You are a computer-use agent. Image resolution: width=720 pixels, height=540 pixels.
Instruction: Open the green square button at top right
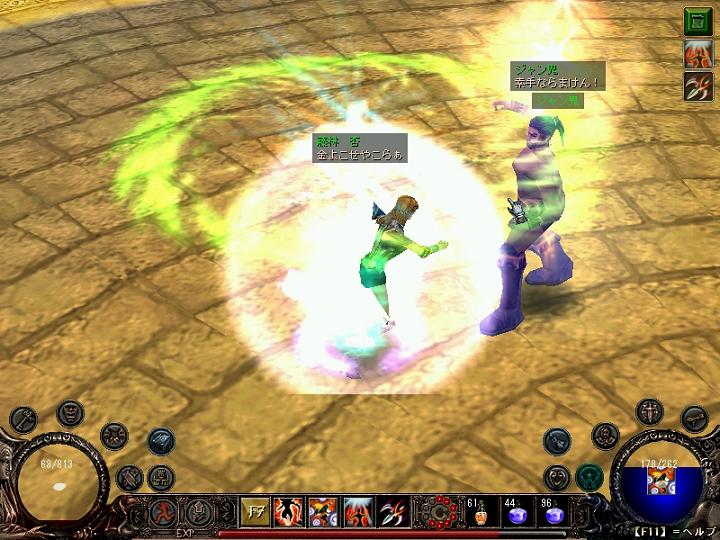pyautogui.click(x=697, y=21)
